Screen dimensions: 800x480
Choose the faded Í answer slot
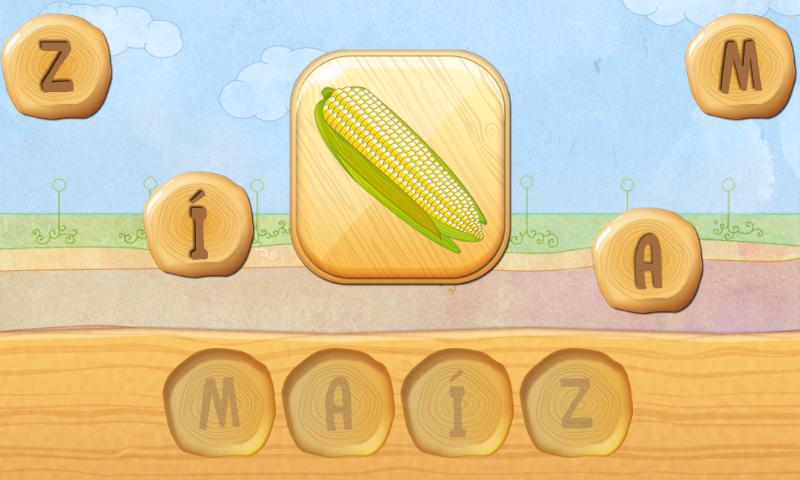point(457,402)
